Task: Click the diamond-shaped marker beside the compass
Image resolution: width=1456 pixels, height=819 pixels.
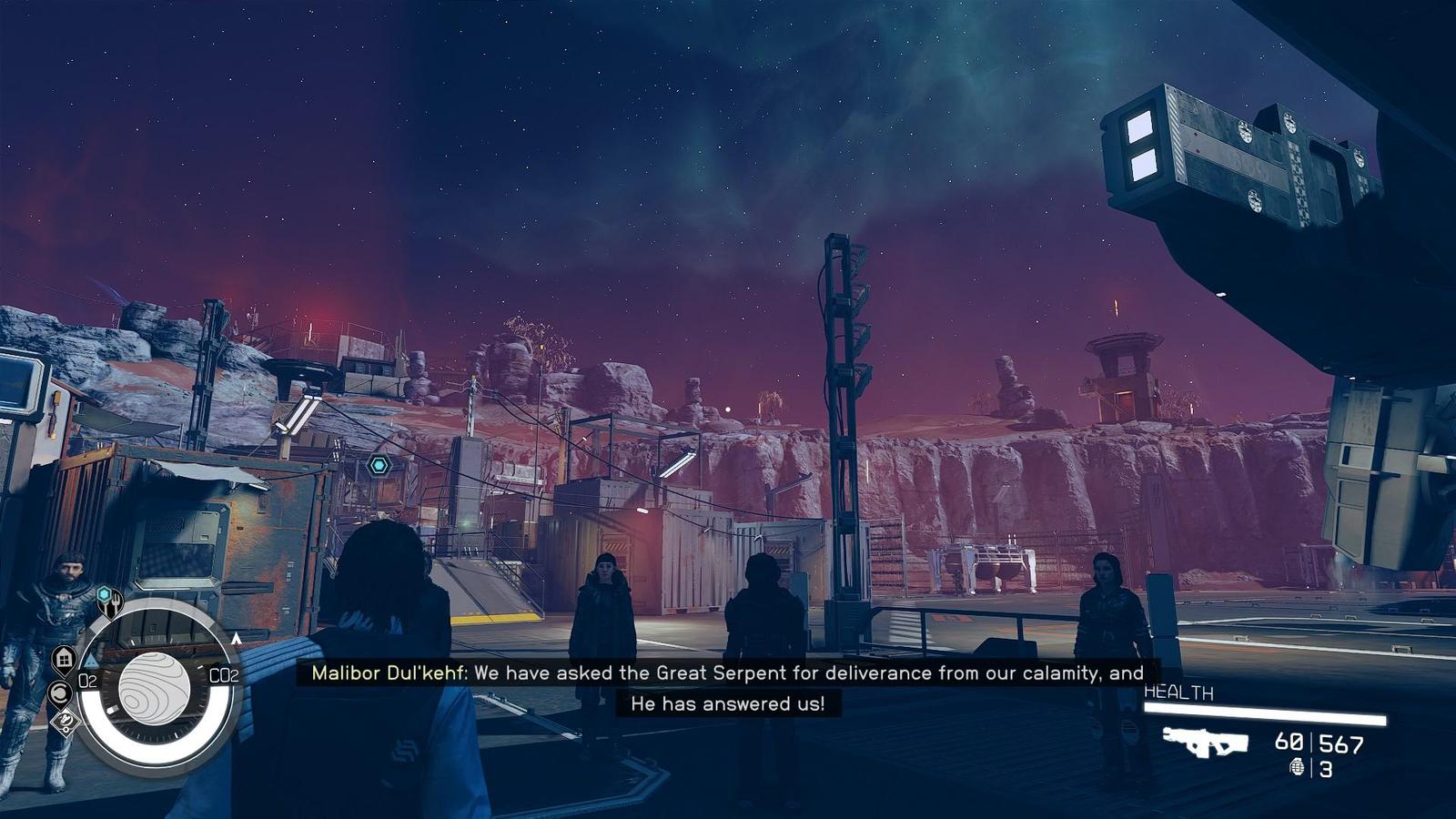Action: (66, 723)
